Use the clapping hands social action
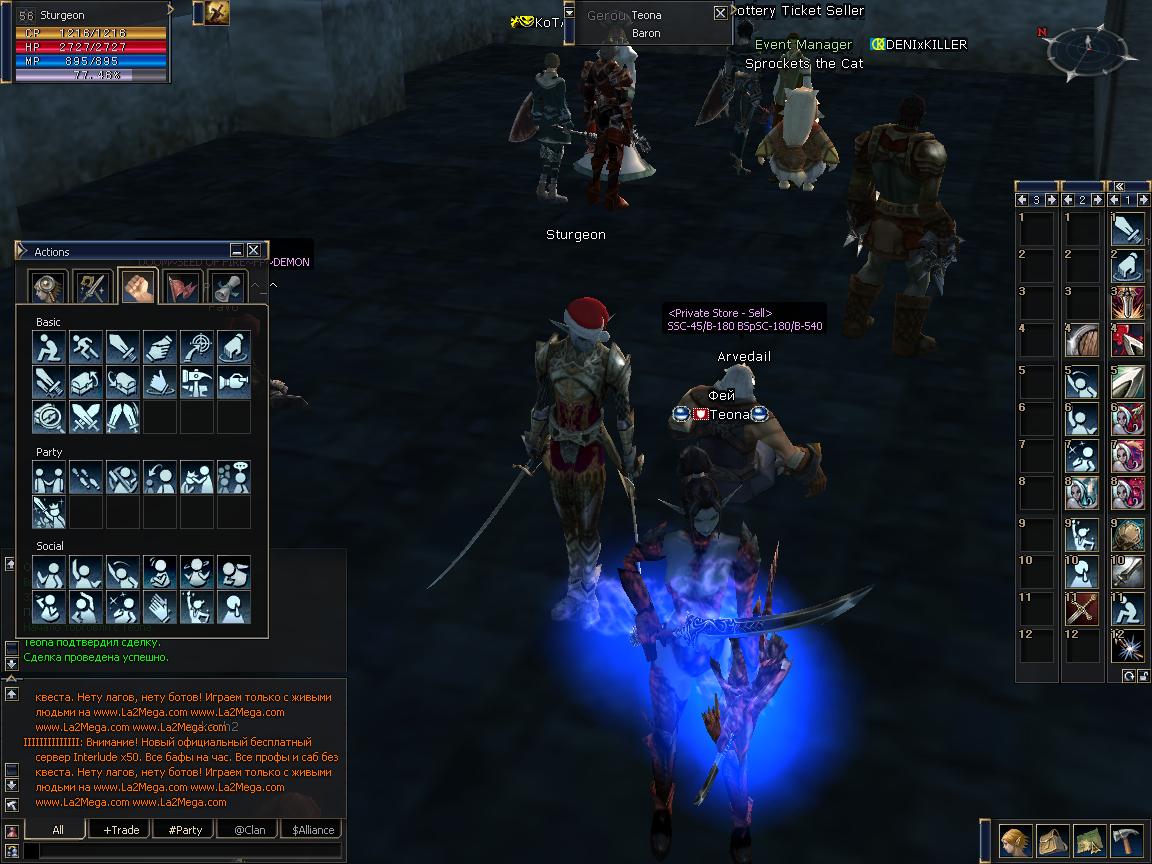This screenshot has height=864, width=1152. coord(159,606)
